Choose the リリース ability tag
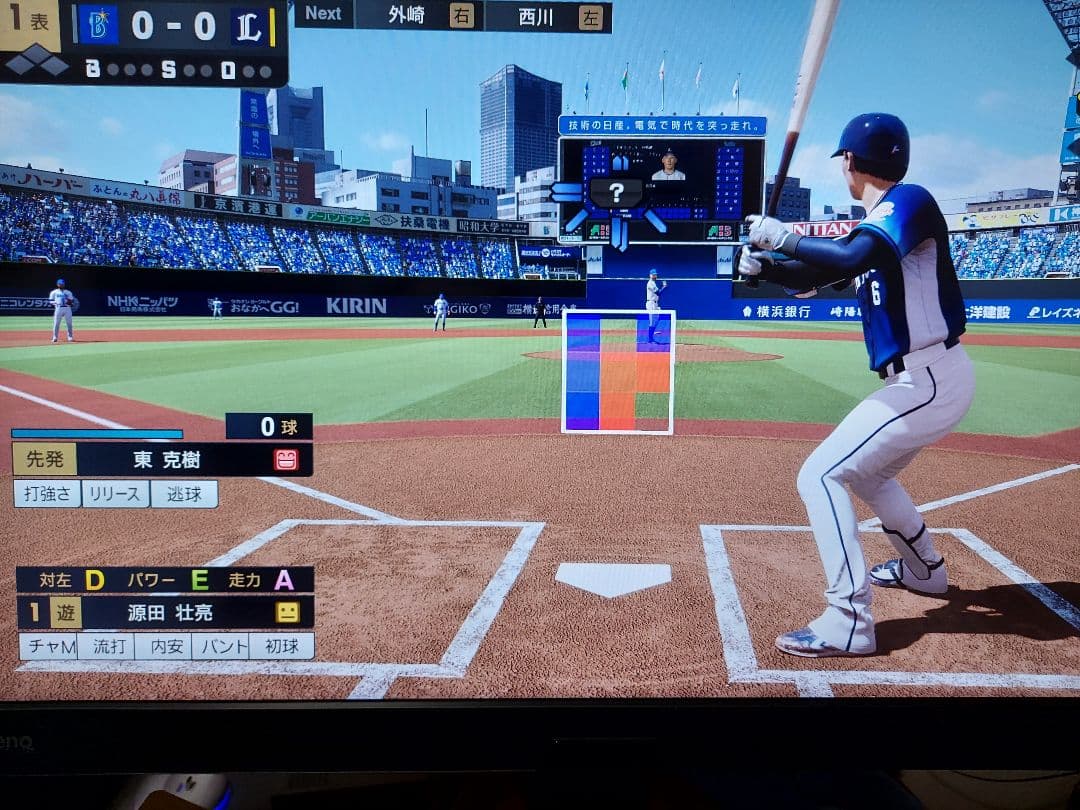Image resolution: width=1080 pixels, height=810 pixels. pyautogui.click(x=115, y=494)
